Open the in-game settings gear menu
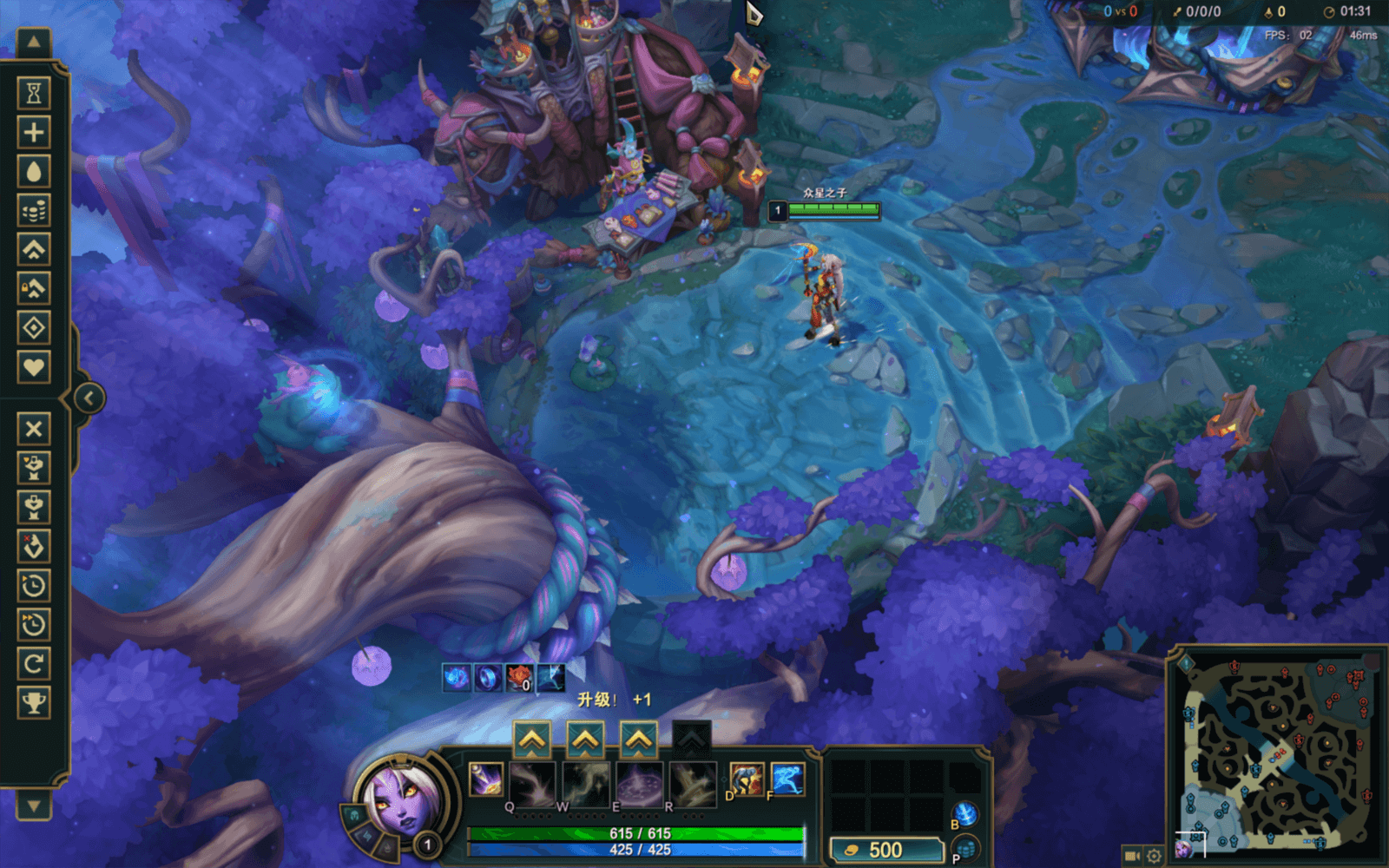This screenshot has width=1389, height=868. [x=1155, y=854]
